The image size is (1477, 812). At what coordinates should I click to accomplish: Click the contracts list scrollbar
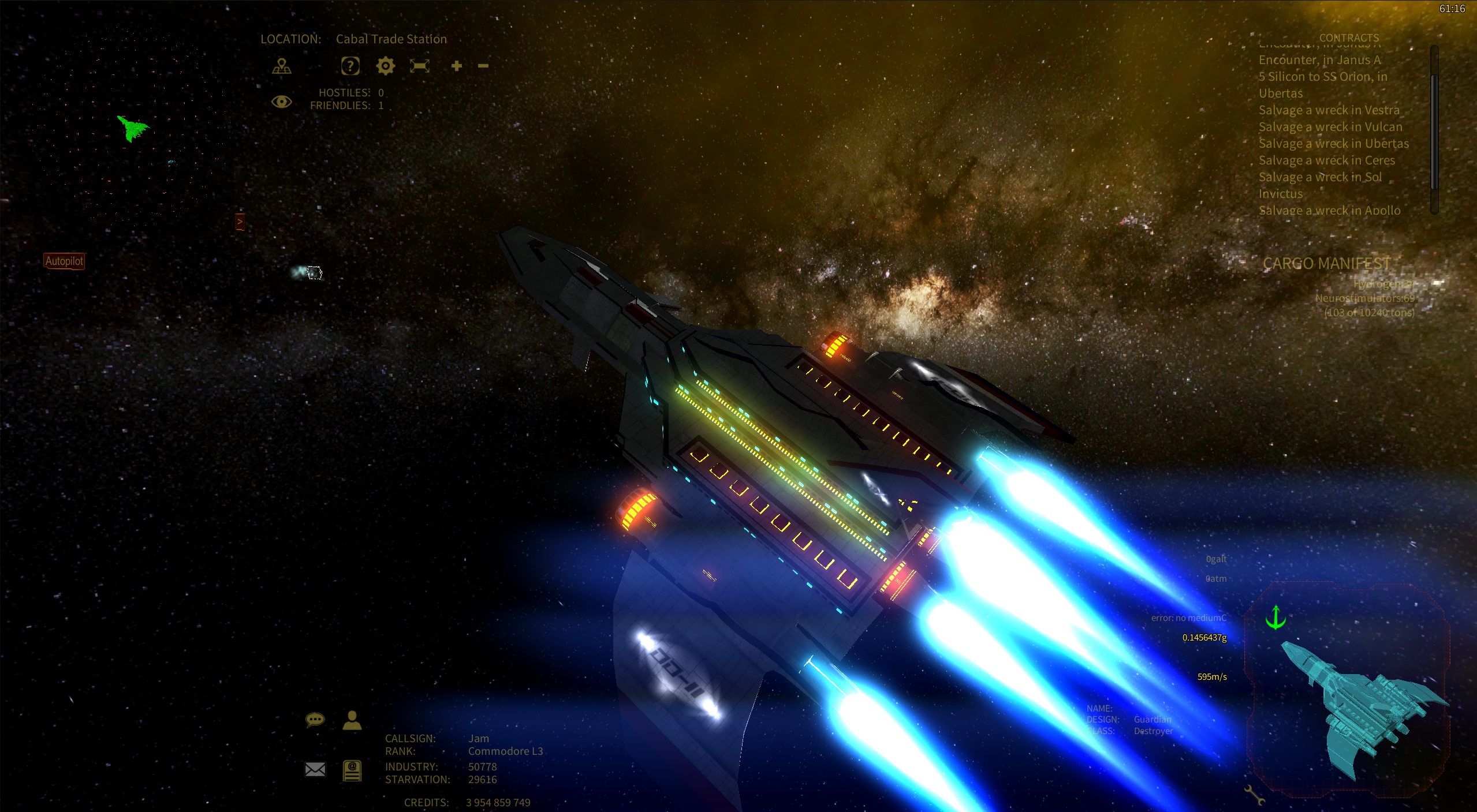[1434, 130]
